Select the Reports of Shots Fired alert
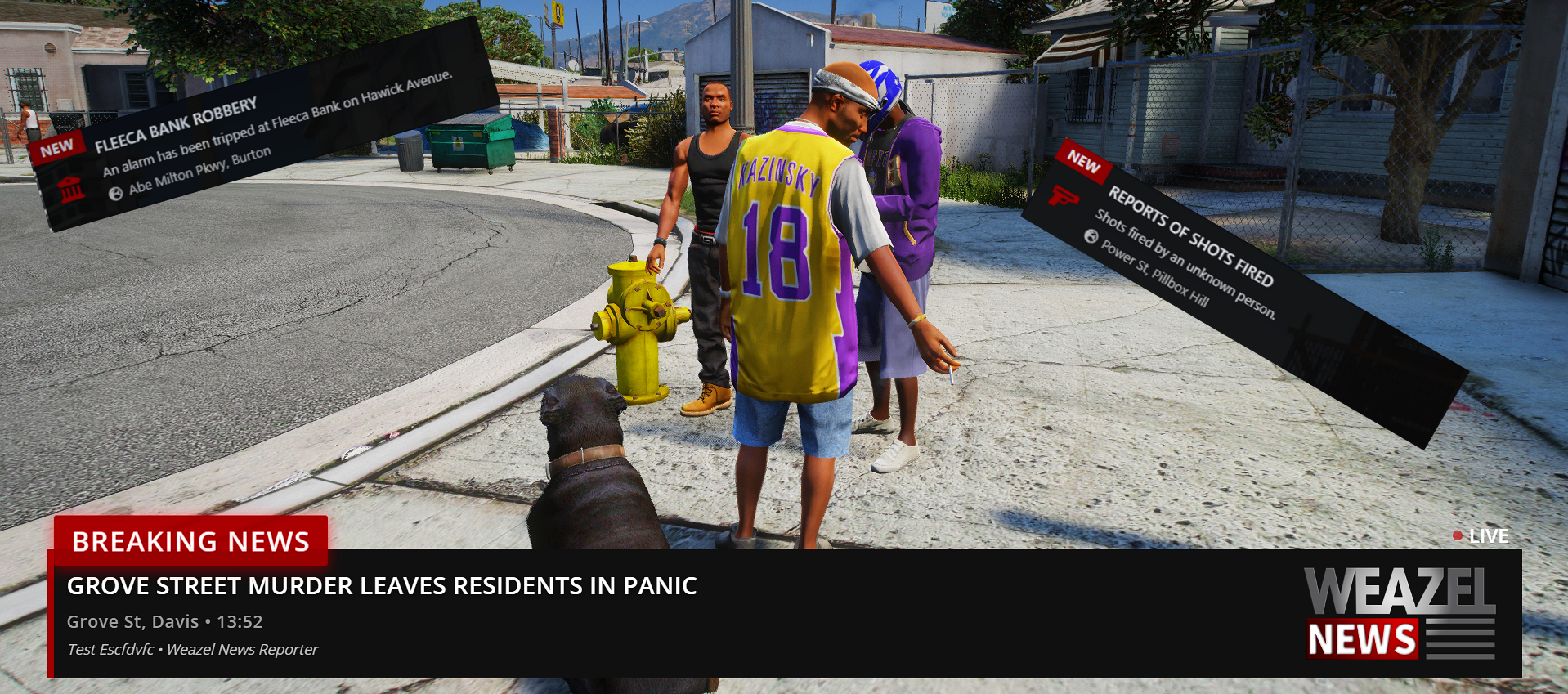Screen dimensions: 1568x694 coord(1189,236)
